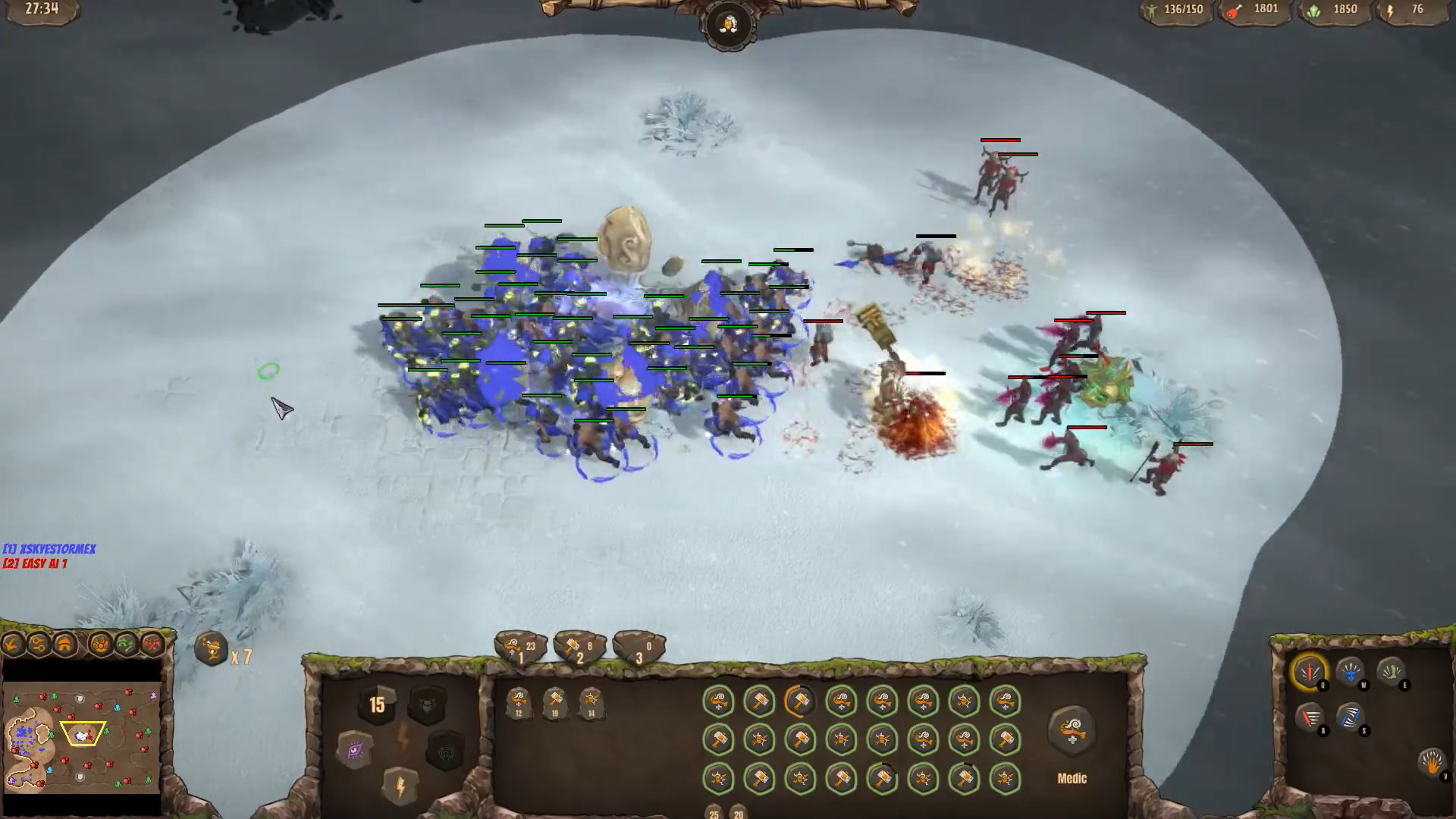The image size is (1456, 819).
Task: Activate the red sword attack stance
Action: coord(1310,671)
